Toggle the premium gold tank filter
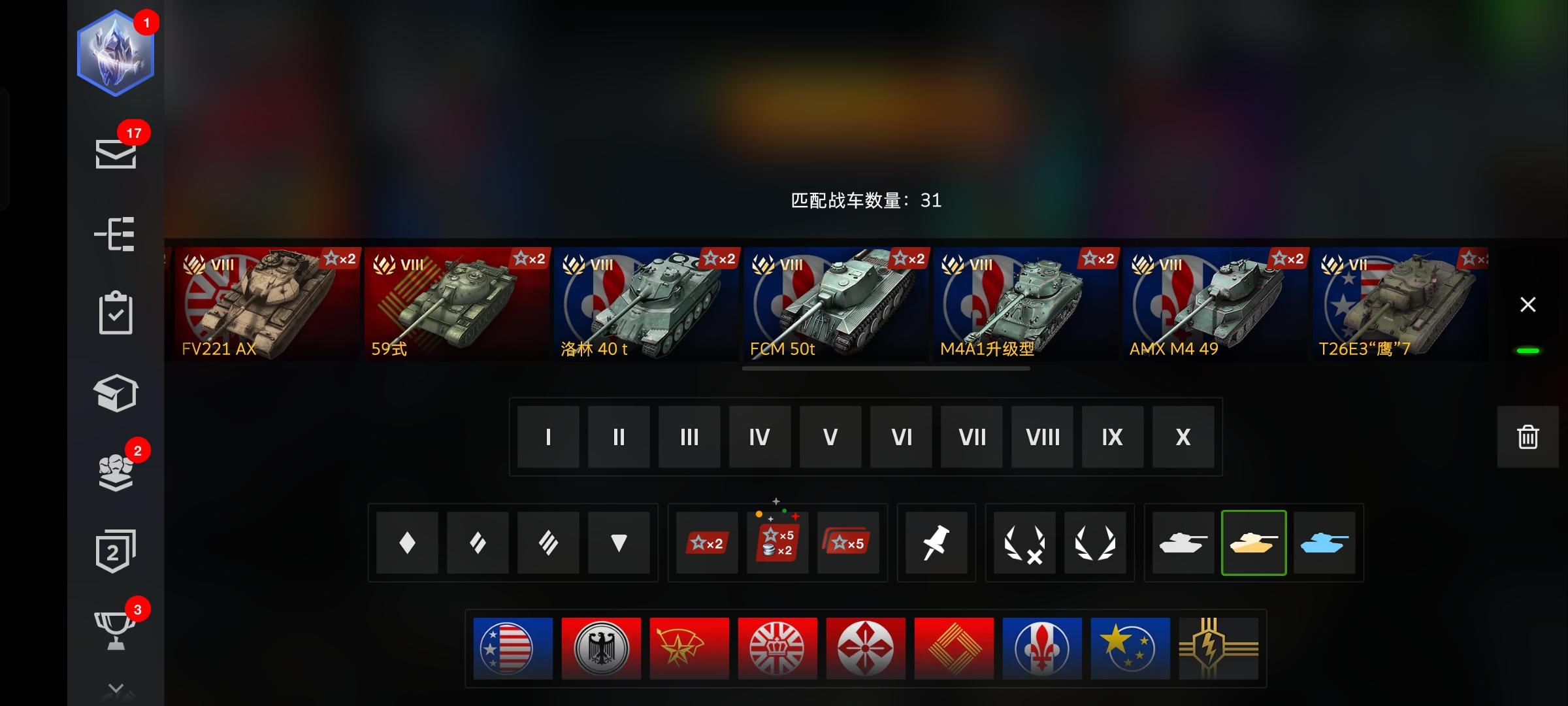 tap(1254, 543)
